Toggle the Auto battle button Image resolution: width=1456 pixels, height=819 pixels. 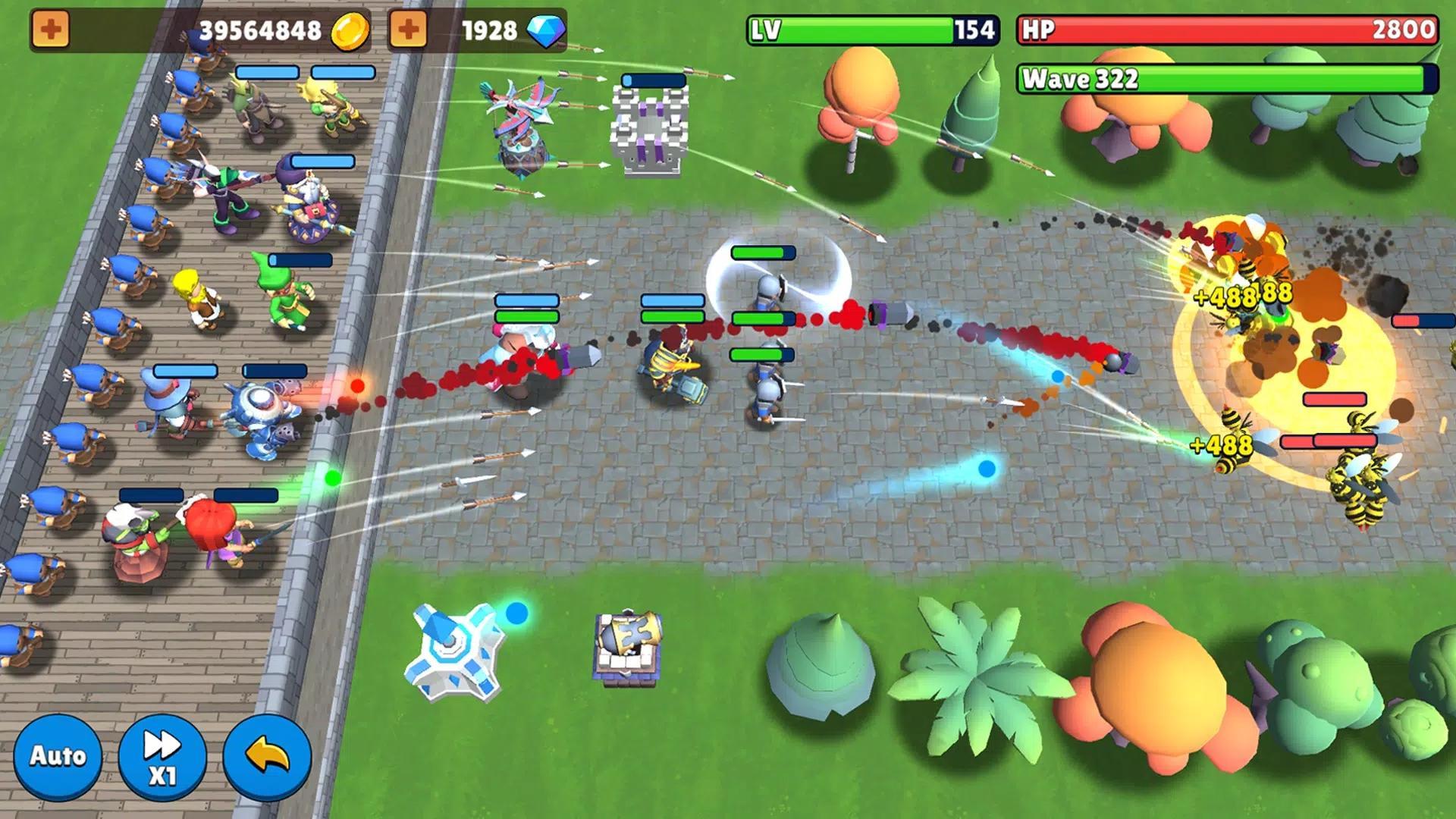(58, 756)
